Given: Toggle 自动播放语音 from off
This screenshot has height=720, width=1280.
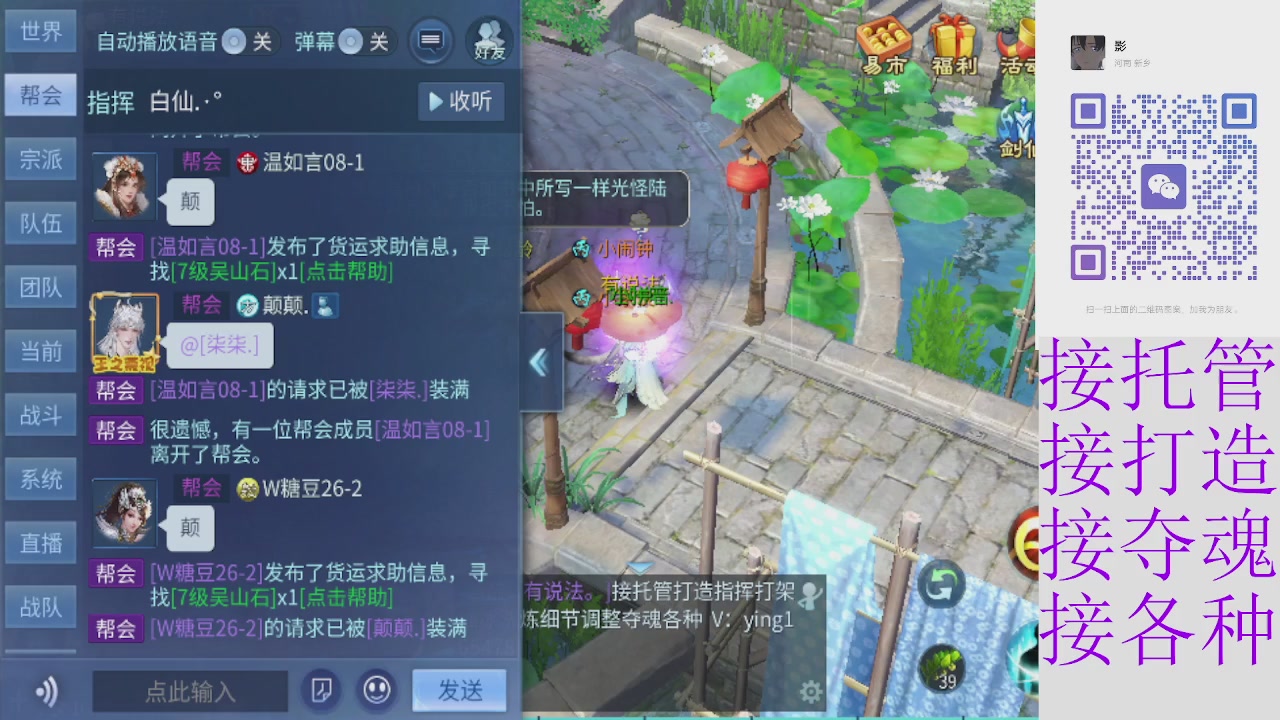Looking at the screenshot, I should coord(234,42).
